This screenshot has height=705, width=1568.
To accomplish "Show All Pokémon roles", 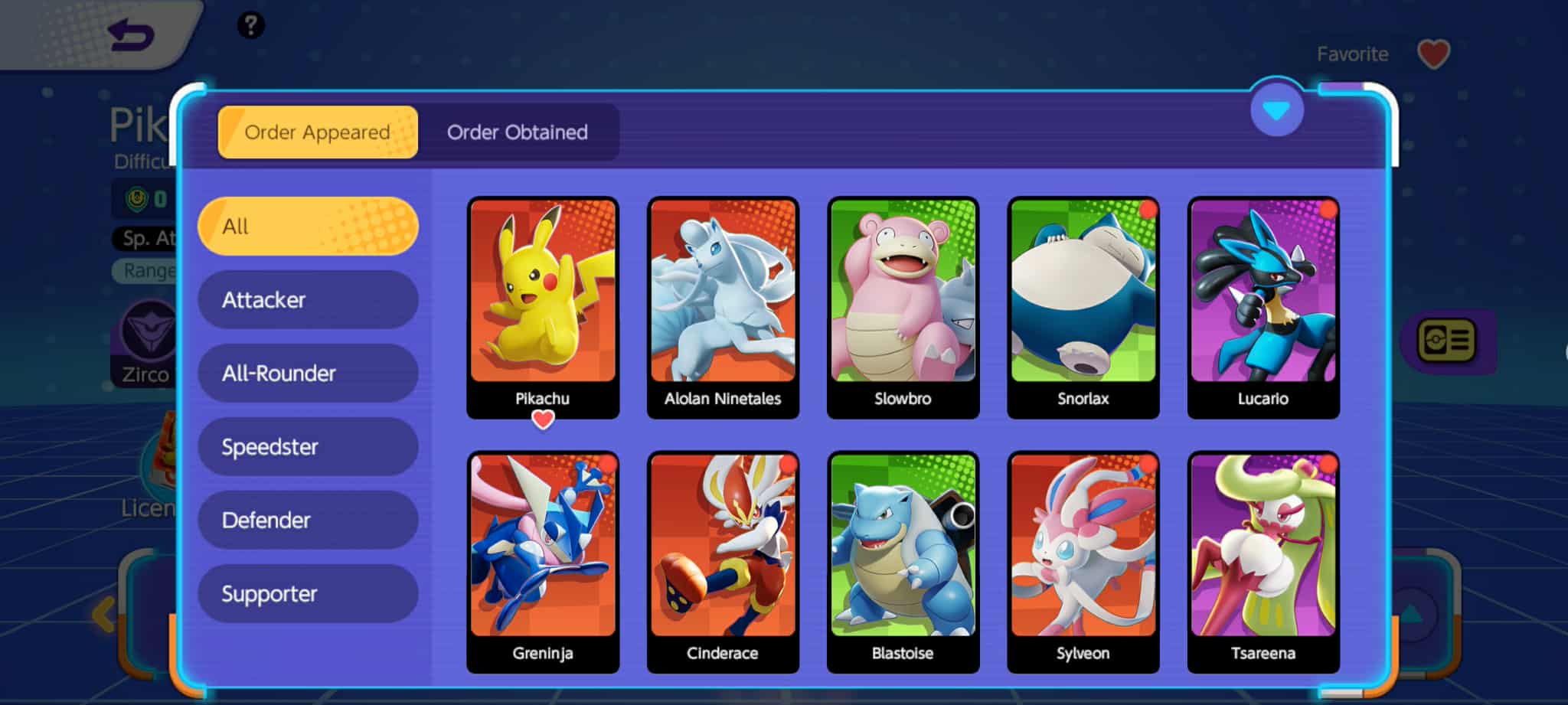I will pyautogui.click(x=308, y=226).
